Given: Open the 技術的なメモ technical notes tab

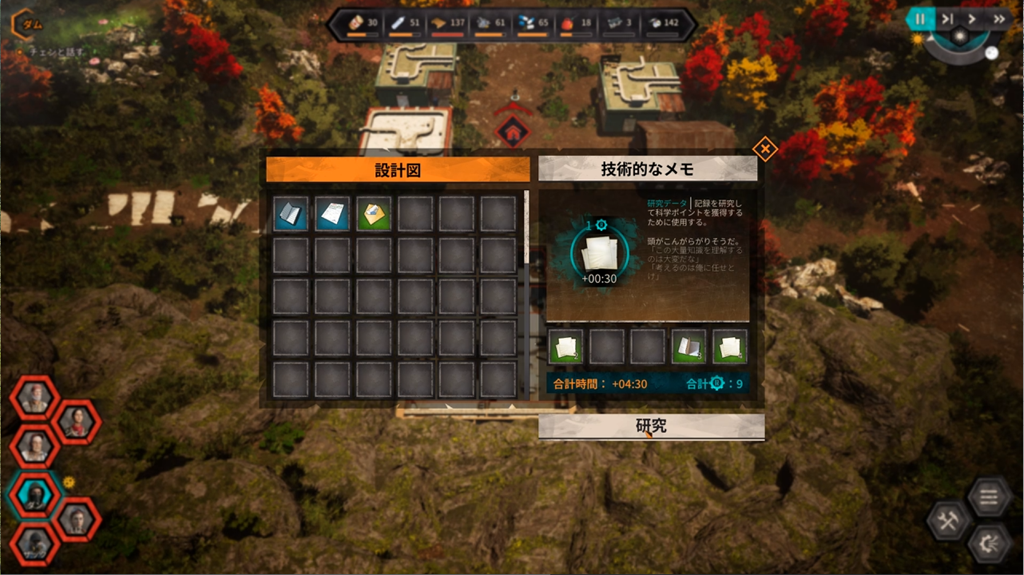Looking at the screenshot, I should click(x=647, y=169).
